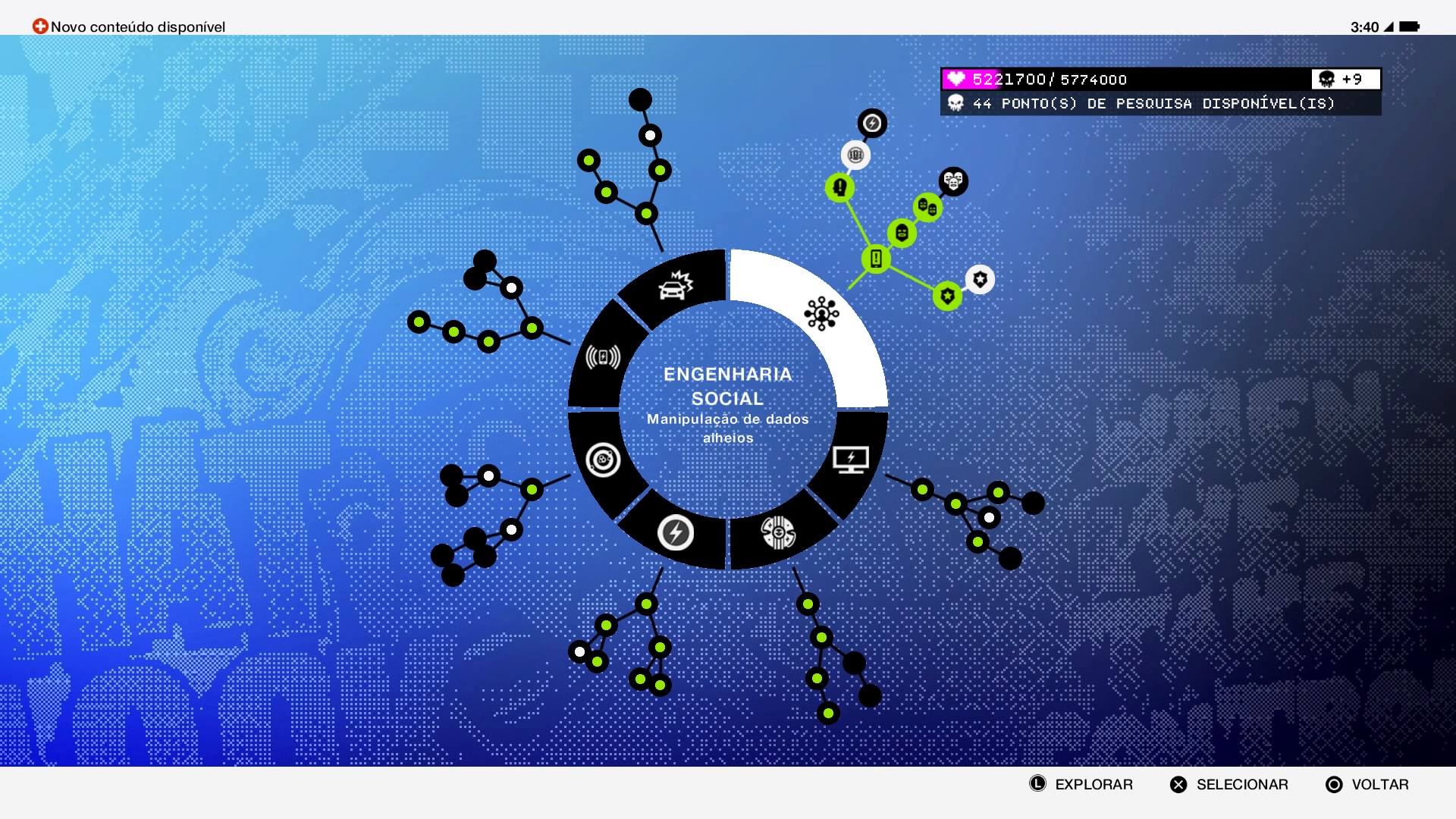This screenshot has width=1456, height=819.
Task: Click the followers progress bar showing 5221700
Action: point(1062,79)
